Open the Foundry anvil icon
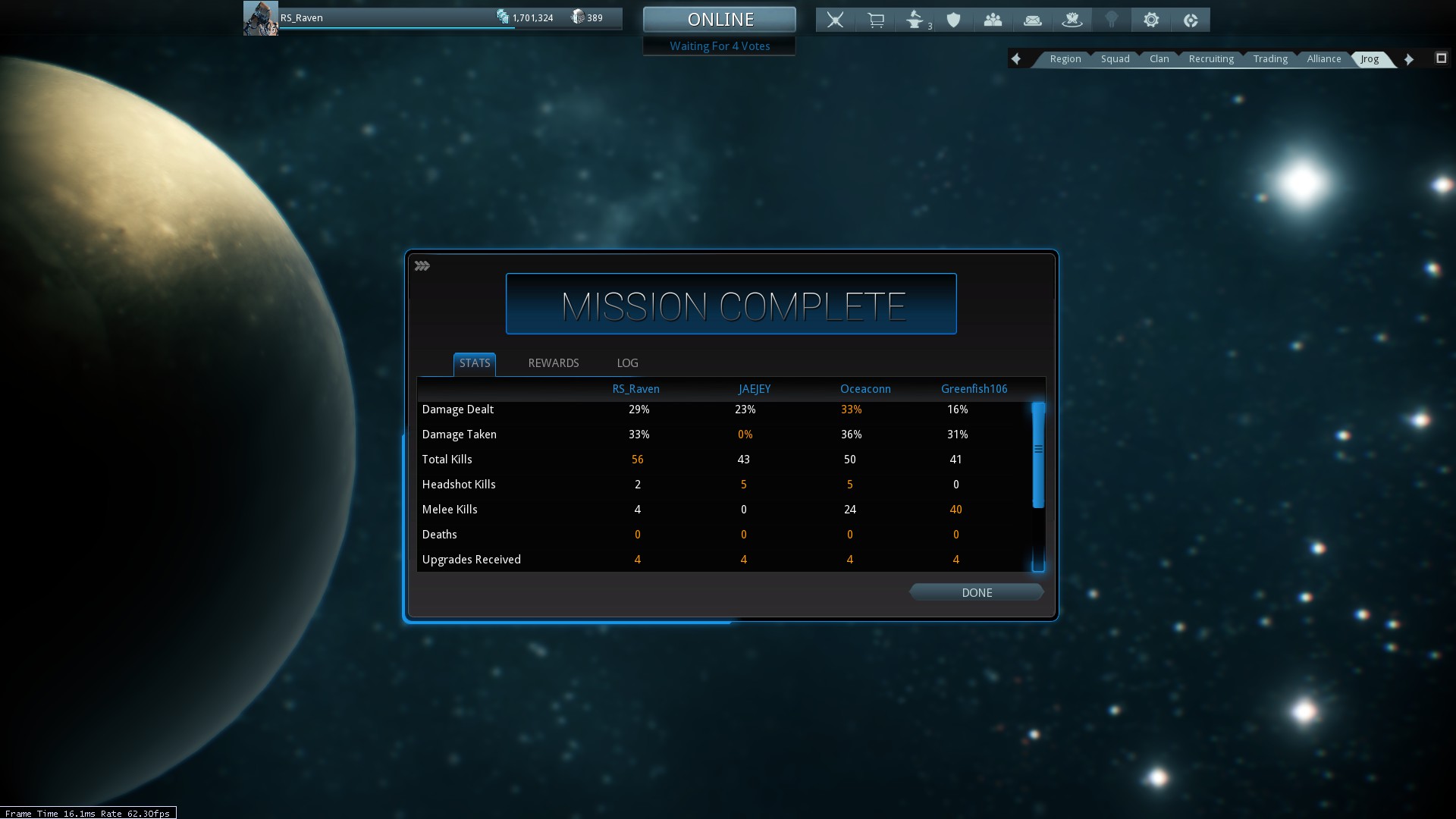The image size is (1456, 819). [915, 20]
